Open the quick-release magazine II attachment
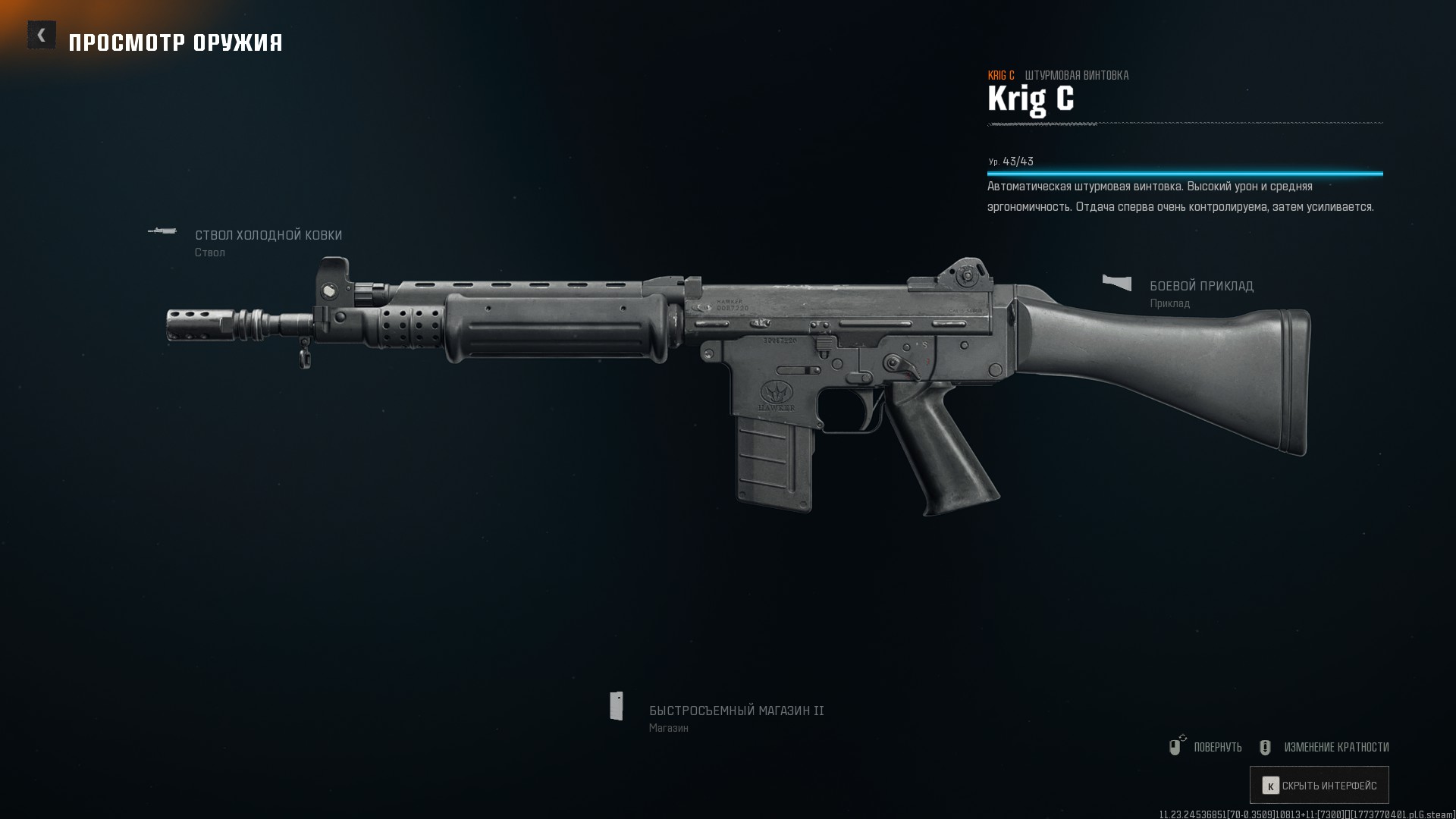The width and height of the screenshot is (1456, 819). 736,711
